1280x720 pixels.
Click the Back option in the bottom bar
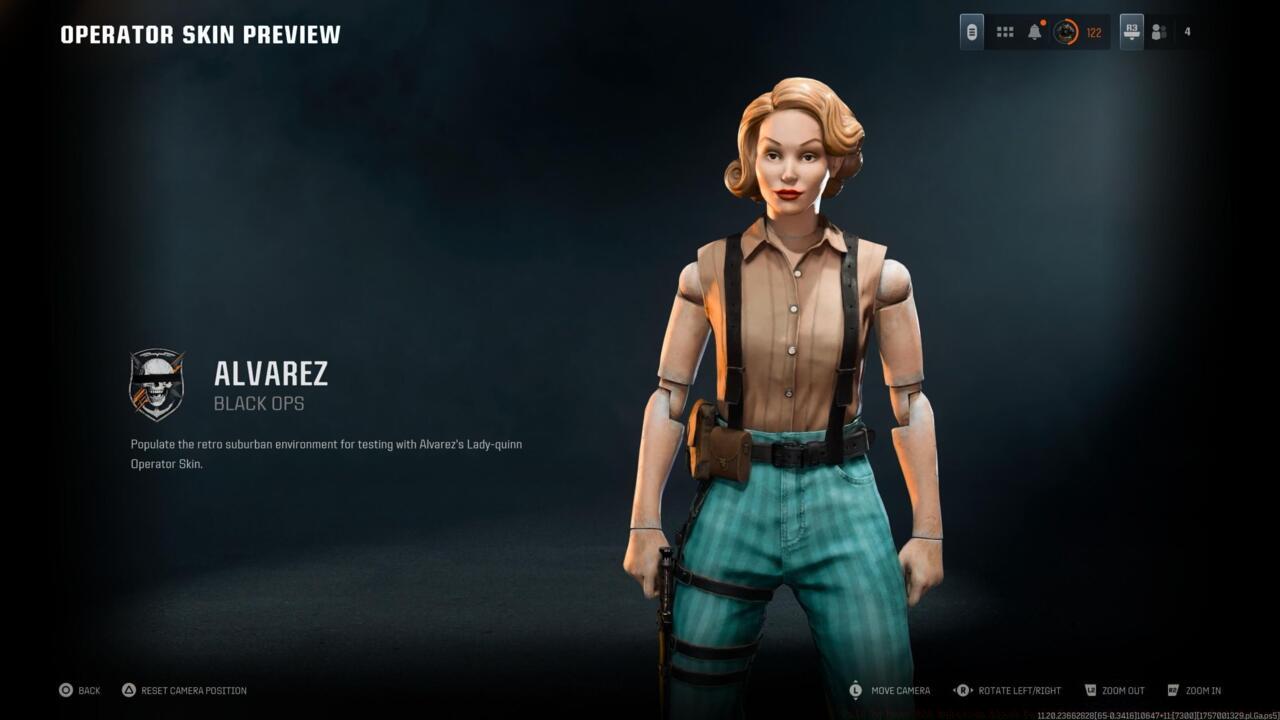click(x=88, y=690)
